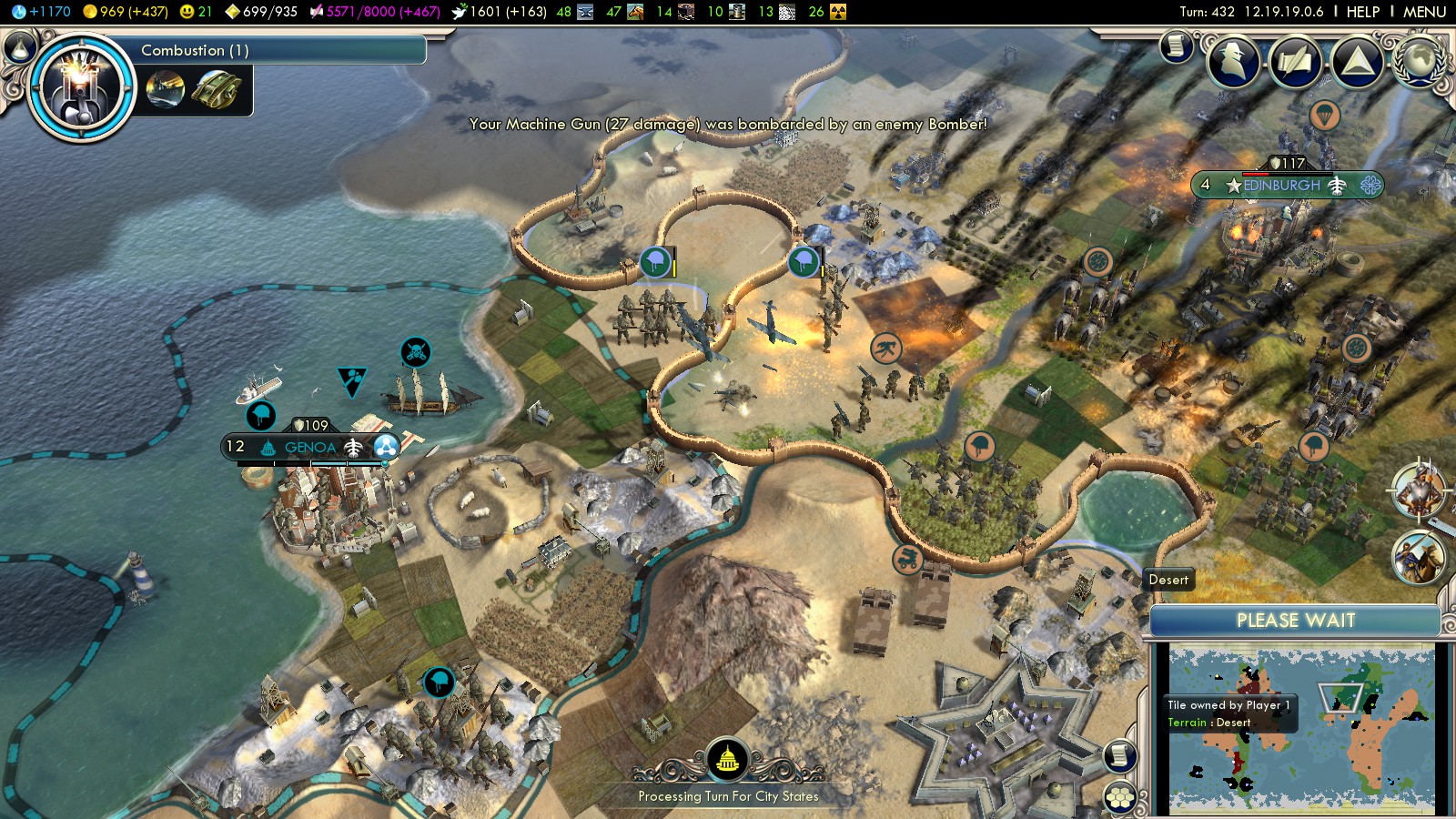Open the armored pikeman notification icon
The height and width of the screenshot is (819, 1456).
pos(1418,489)
